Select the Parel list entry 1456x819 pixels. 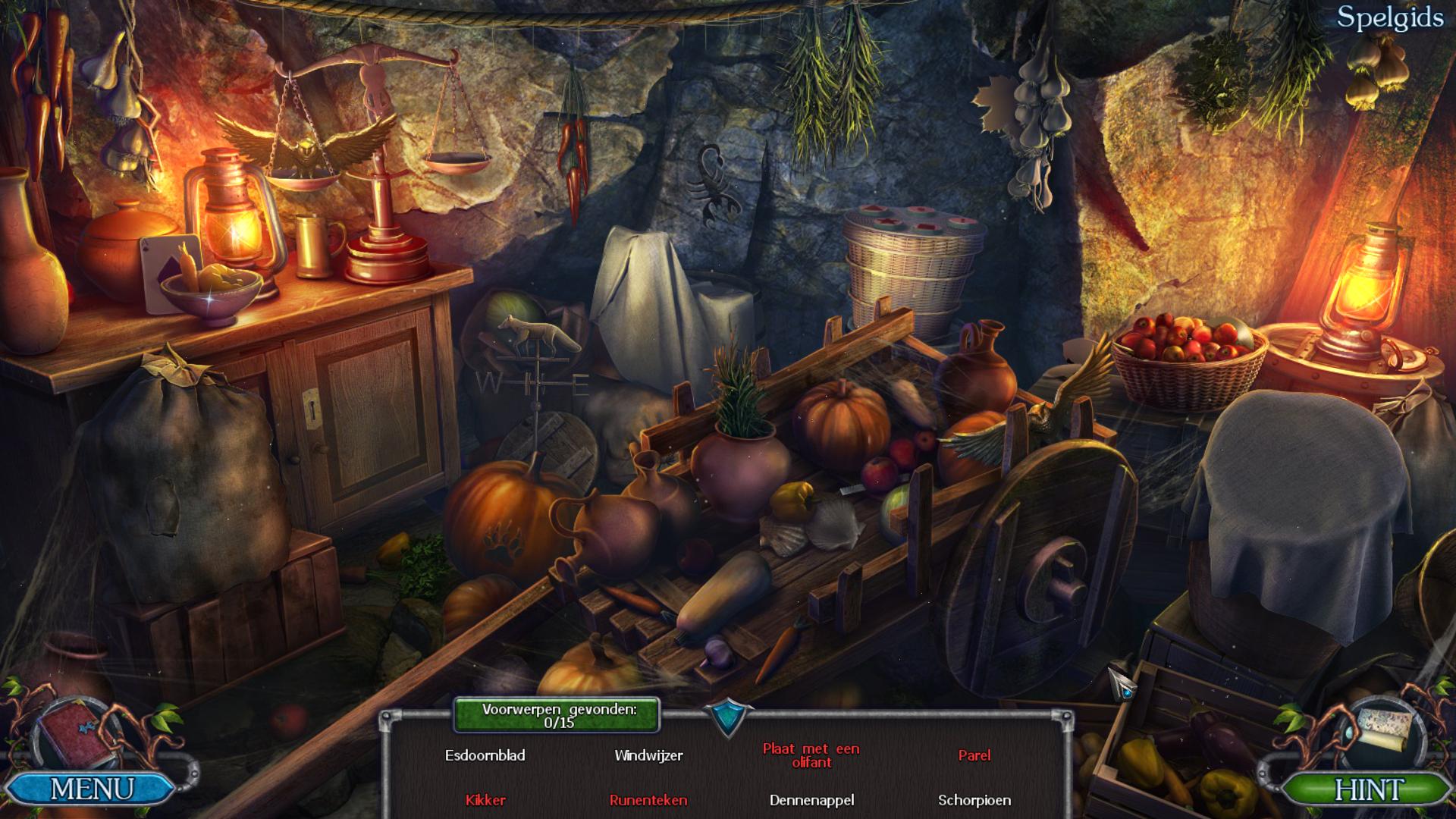974,755
